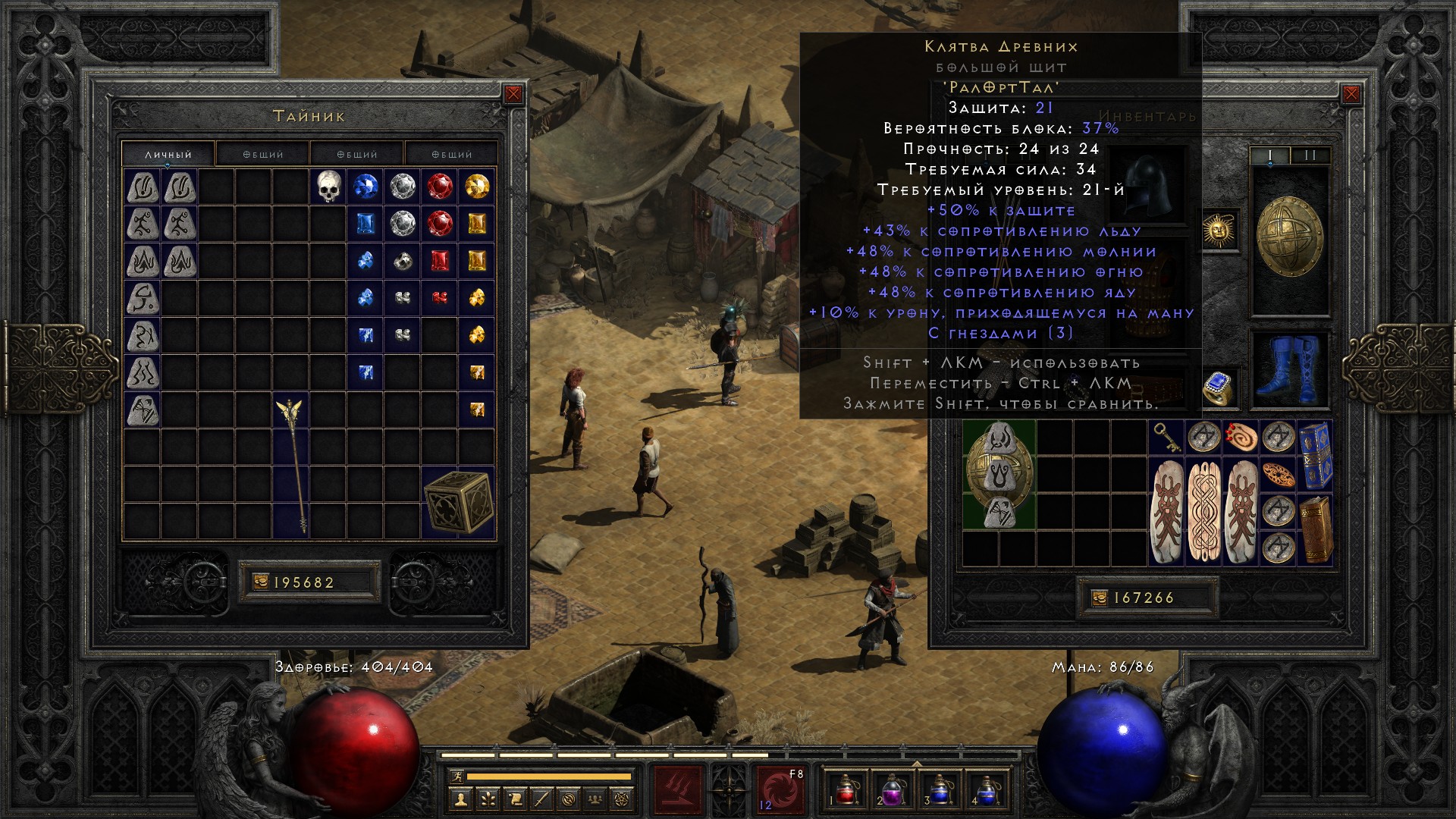This screenshot has width=1456, height=819.
Task: Open the left-click skill selector
Action: [x=678, y=789]
